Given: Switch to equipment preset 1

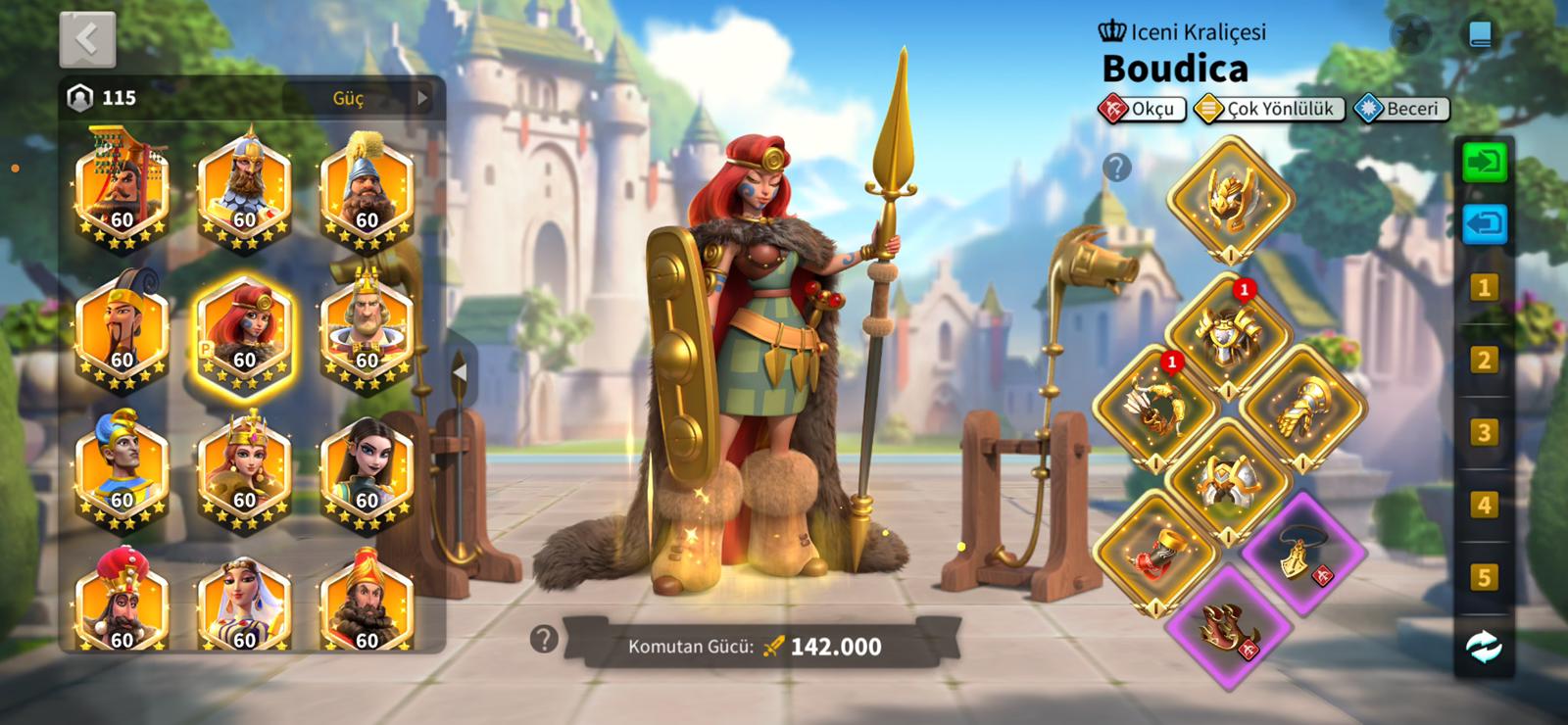Looking at the screenshot, I should (x=1484, y=288).
